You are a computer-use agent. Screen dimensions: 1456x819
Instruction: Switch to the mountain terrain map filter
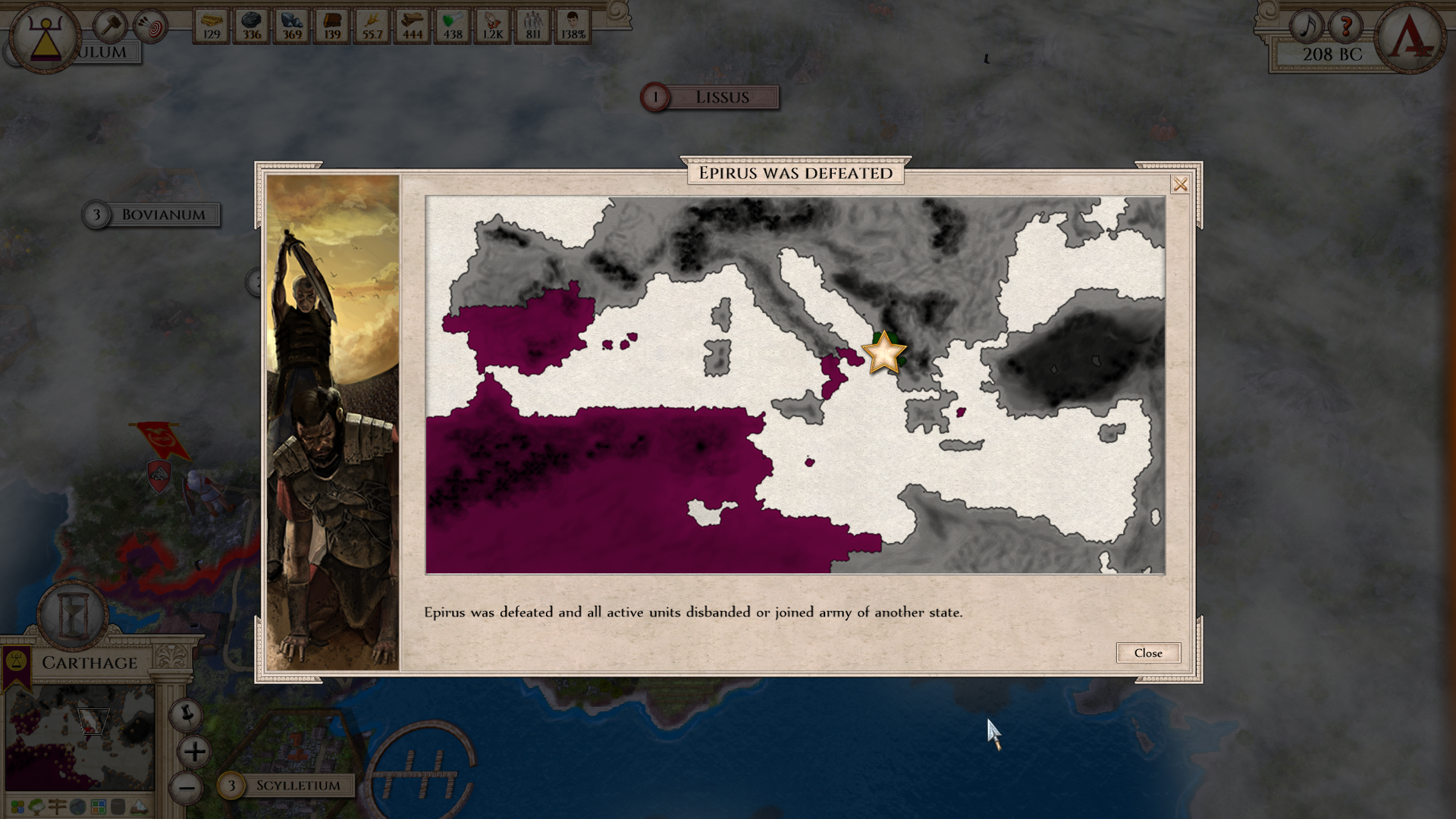[139, 806]
